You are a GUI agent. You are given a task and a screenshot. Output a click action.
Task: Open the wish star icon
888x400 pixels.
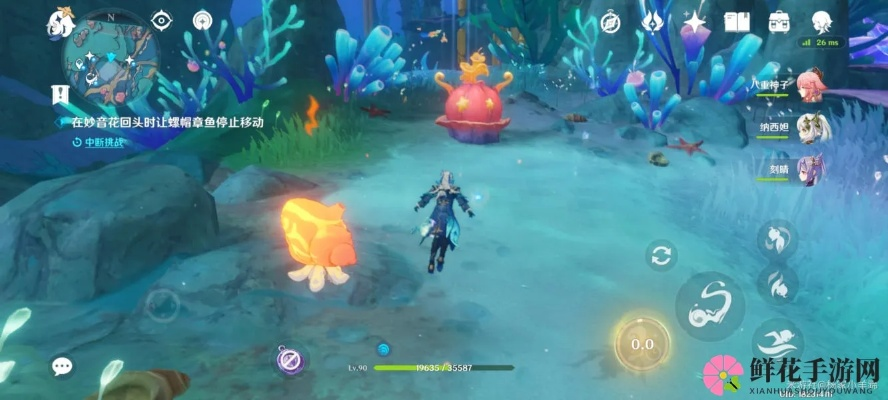pyautogui.click(x=695, y=21)
